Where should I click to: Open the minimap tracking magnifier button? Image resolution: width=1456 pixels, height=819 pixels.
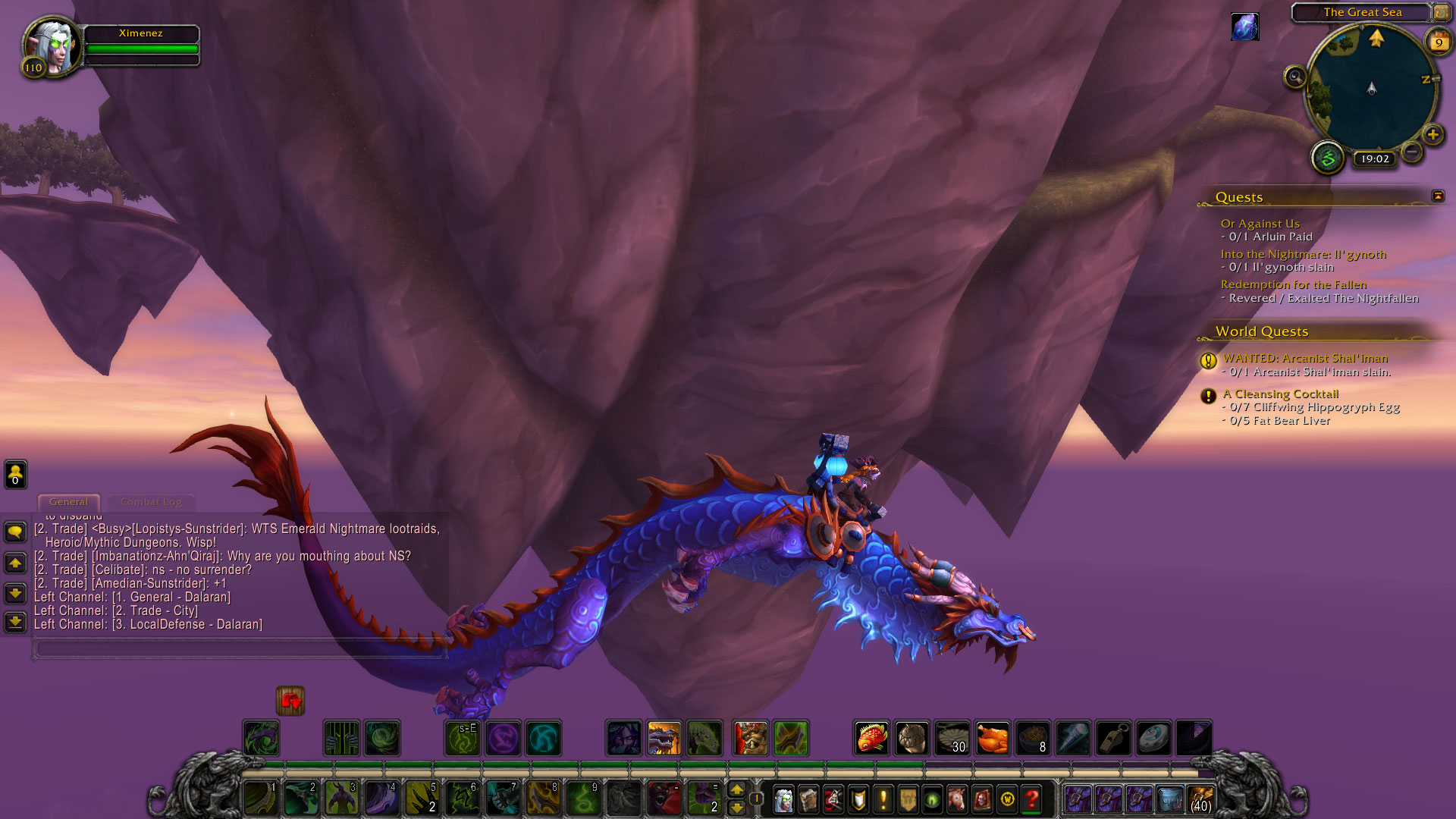point(1295,77)
